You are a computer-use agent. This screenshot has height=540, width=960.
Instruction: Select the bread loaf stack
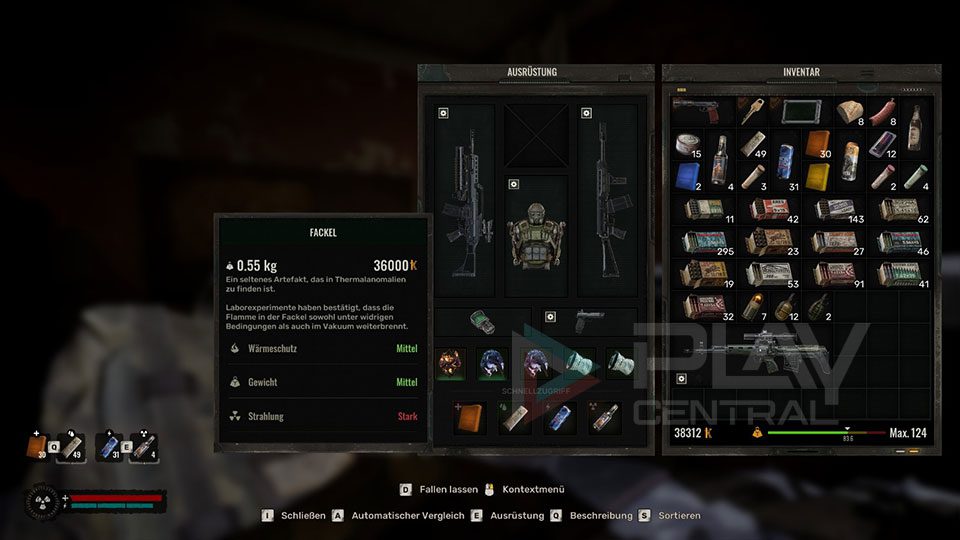[851, 113]
